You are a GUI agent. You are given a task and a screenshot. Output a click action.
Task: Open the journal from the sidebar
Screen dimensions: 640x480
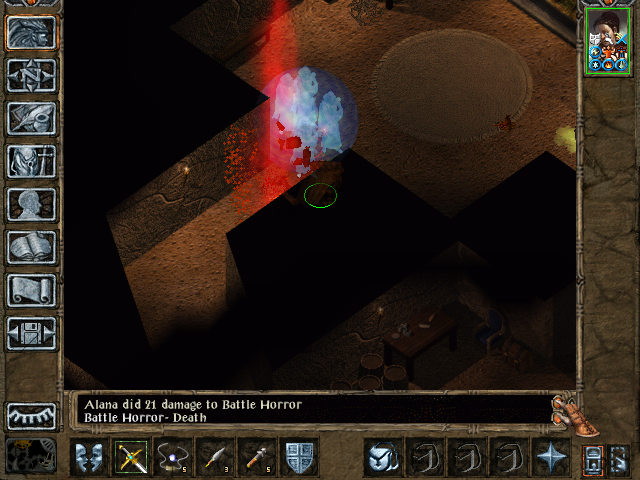pos(31,118)
